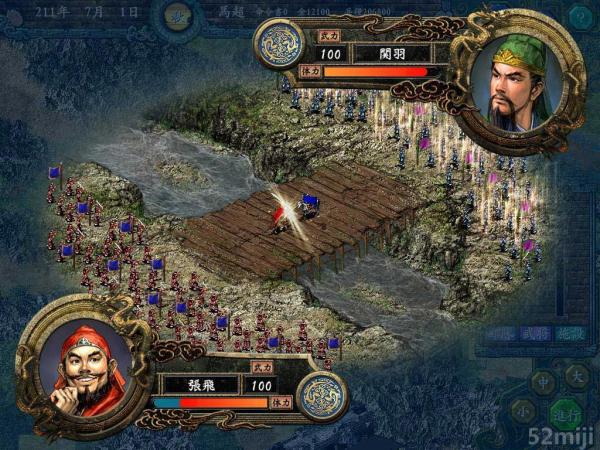The image size is (600, 450).
Task: Select the 大 large size button
Action: tap(576, 378)
